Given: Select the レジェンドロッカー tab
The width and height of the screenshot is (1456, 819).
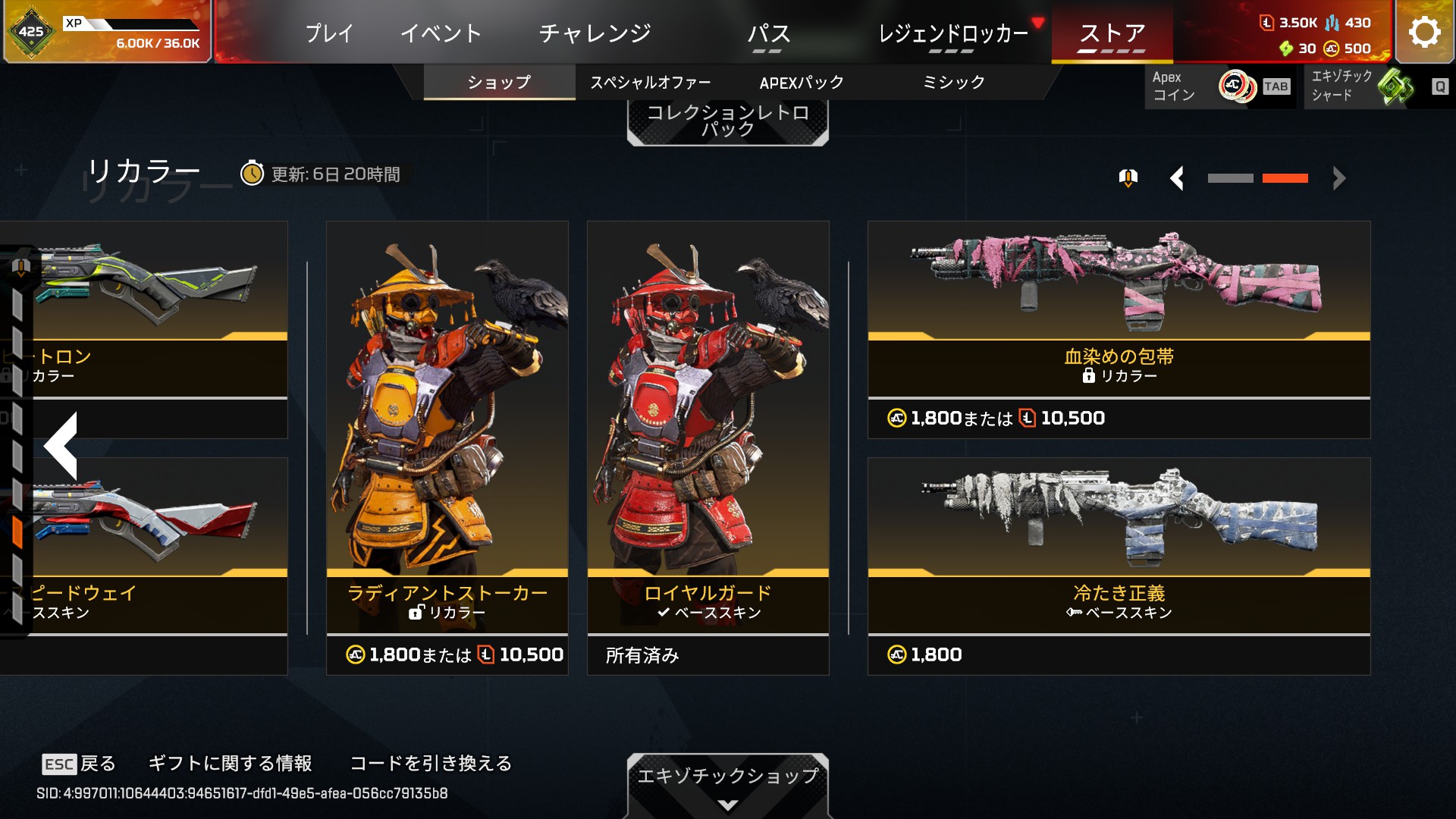Looking at the screenshot, I should (x=952, y=33).
